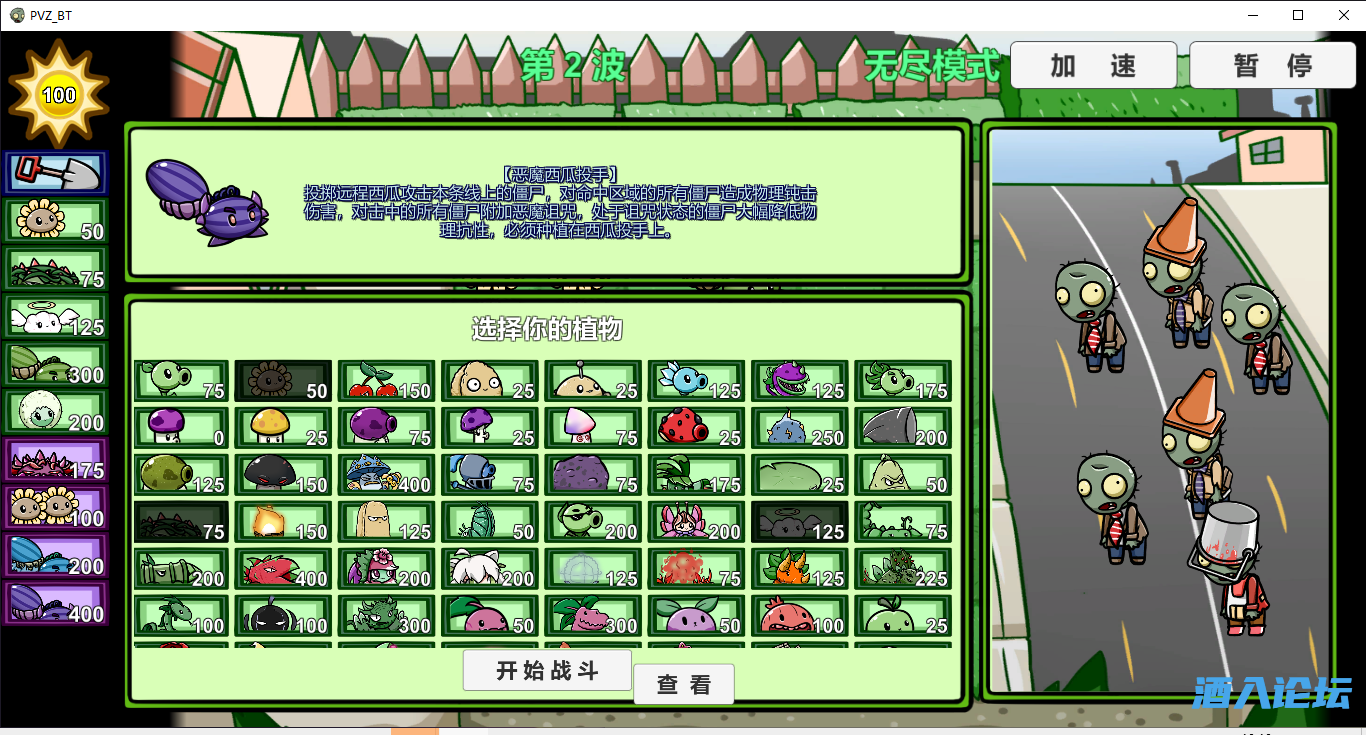The width and height of the screenshot is (1366, 735).
Task: Click the shovel icon below the sun counter
Action: (x=55, y=172)
